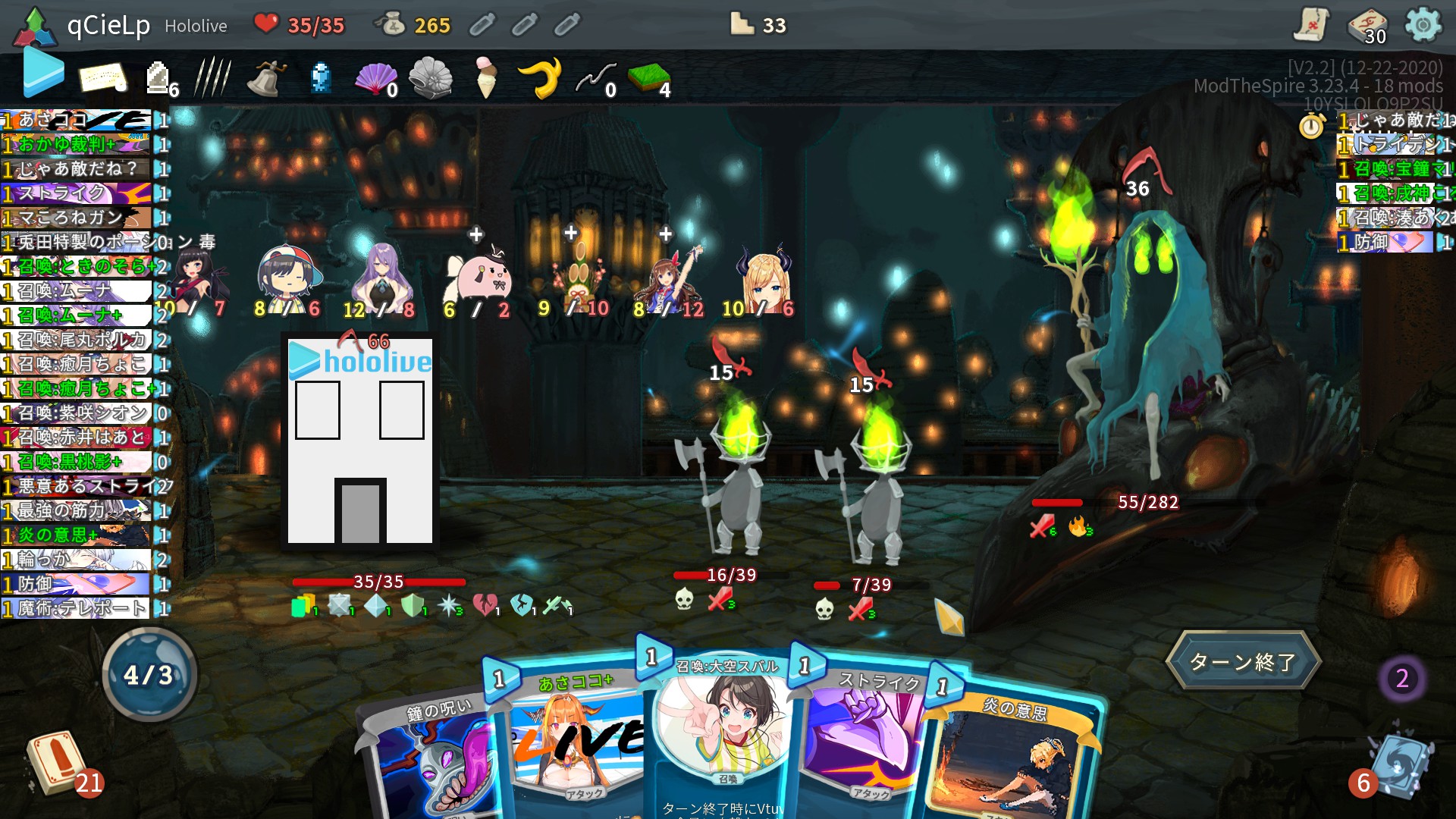Inspect the ice cream cone relic
This screenshot has width=1456, height=819.
point(486,76)
